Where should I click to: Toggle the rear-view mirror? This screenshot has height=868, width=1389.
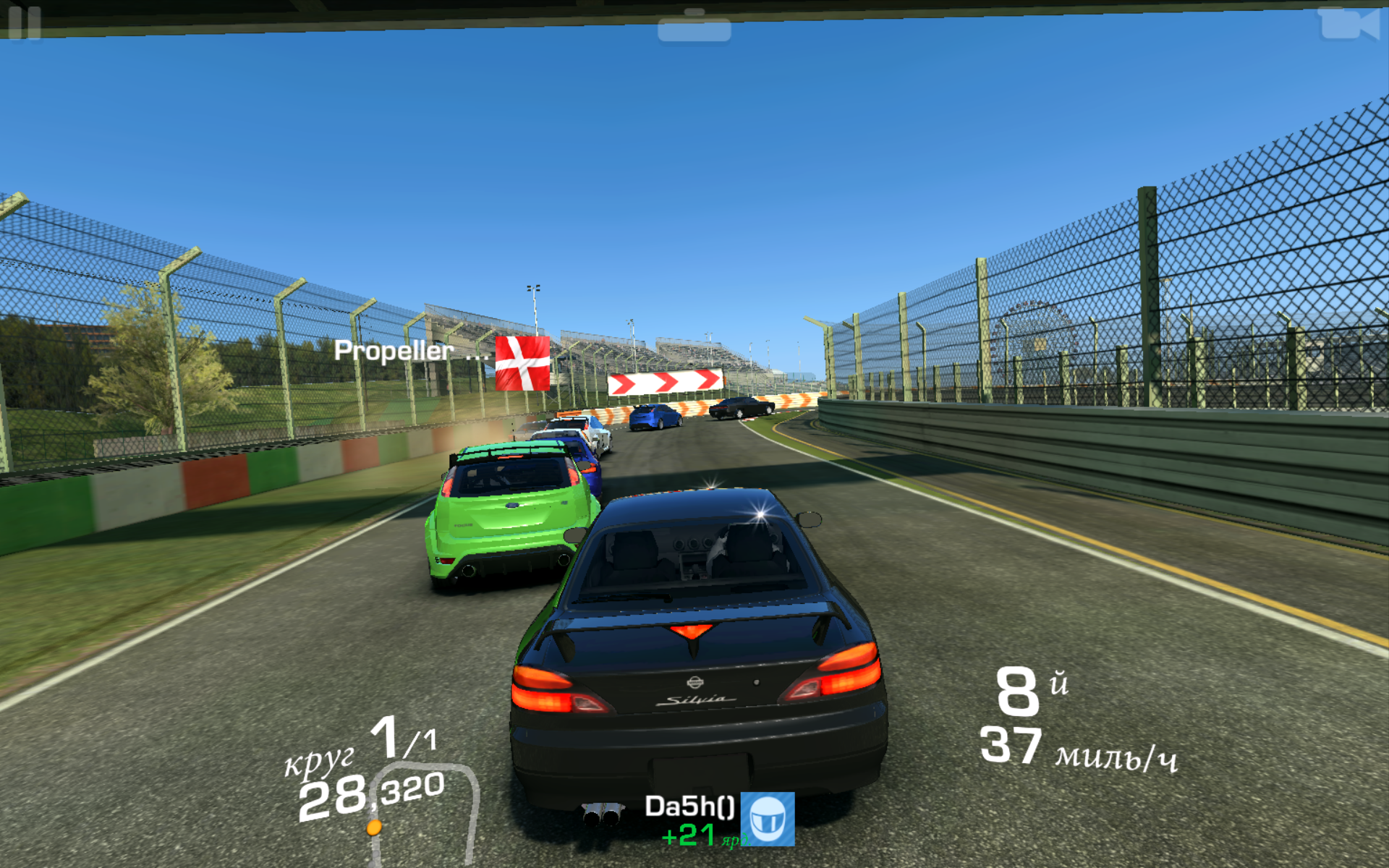point(694,27)
